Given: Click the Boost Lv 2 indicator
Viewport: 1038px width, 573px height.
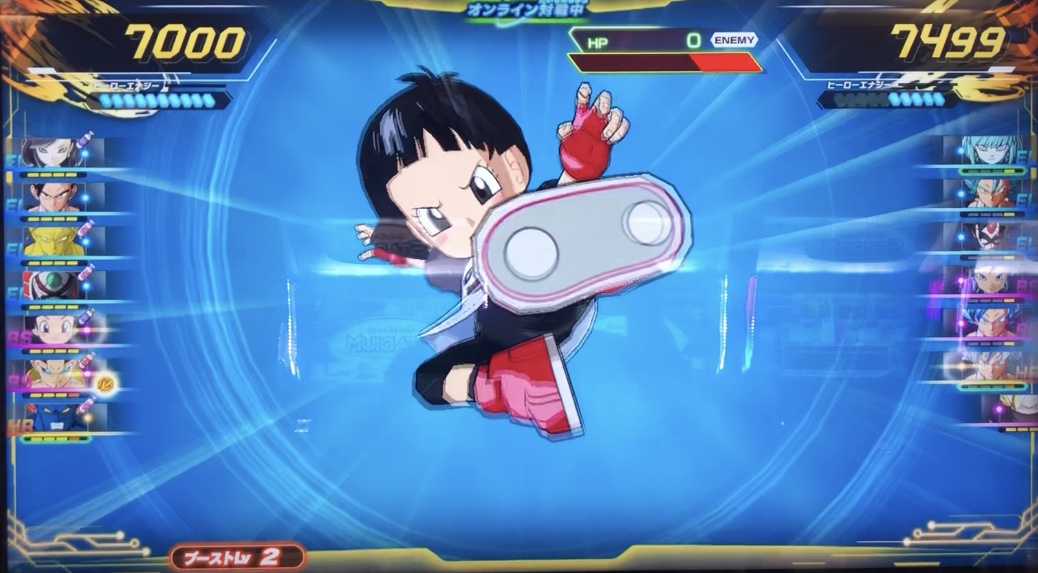Looking at the screenshot, I should coord(237,556).
